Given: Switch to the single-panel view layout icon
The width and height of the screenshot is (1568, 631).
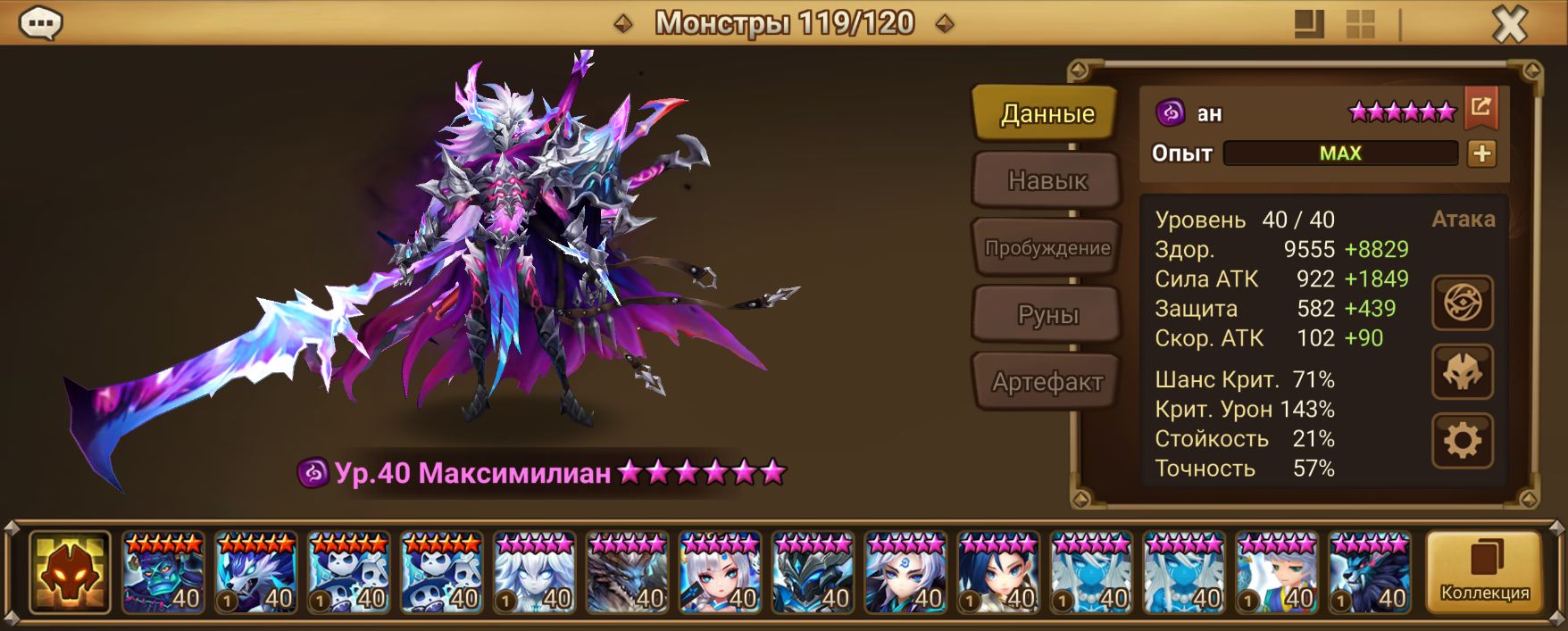Looking at the screenshot, I should click(1309, 24).
